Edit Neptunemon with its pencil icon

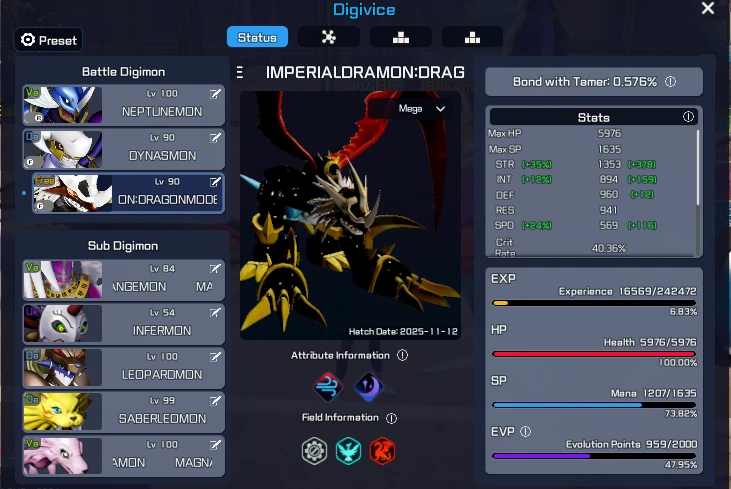[x=215, y=94]
